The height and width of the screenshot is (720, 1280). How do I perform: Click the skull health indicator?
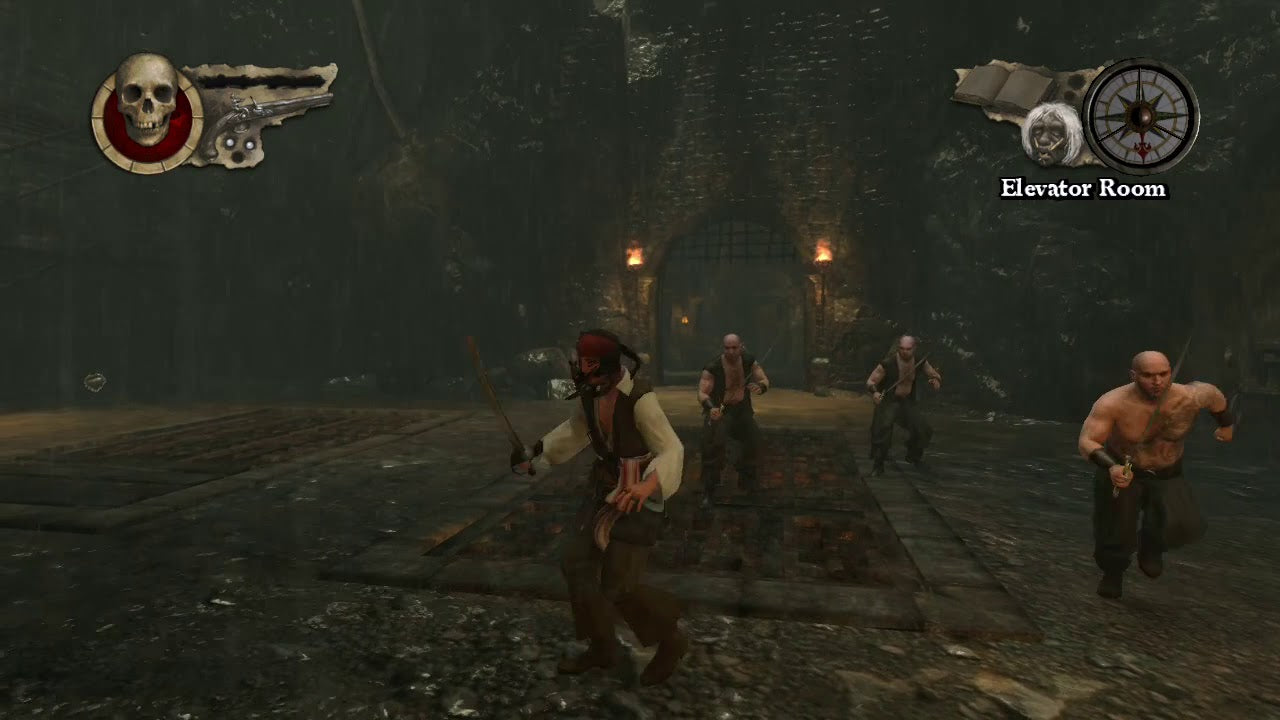[148, 100]
